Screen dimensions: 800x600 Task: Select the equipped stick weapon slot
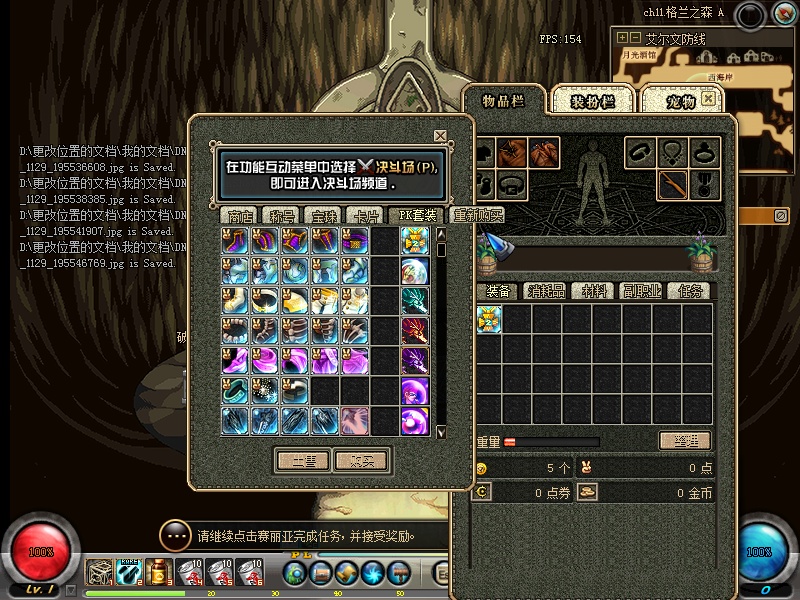click(673, 184)
